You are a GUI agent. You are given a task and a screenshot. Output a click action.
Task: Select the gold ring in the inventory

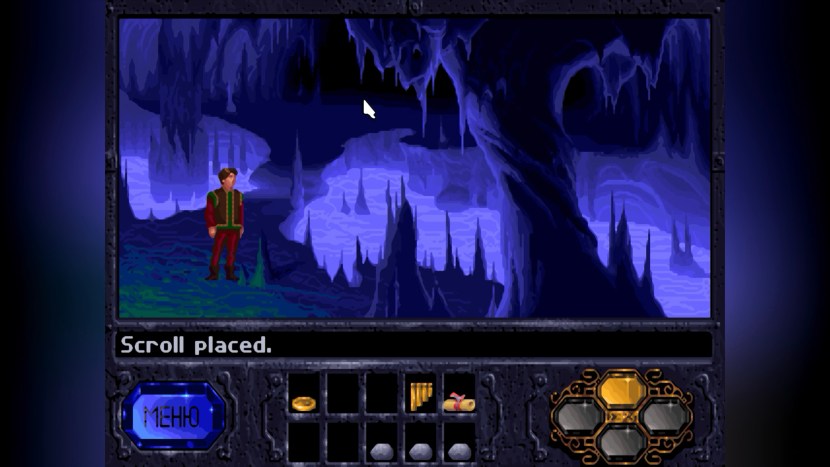tap(303, 403)
